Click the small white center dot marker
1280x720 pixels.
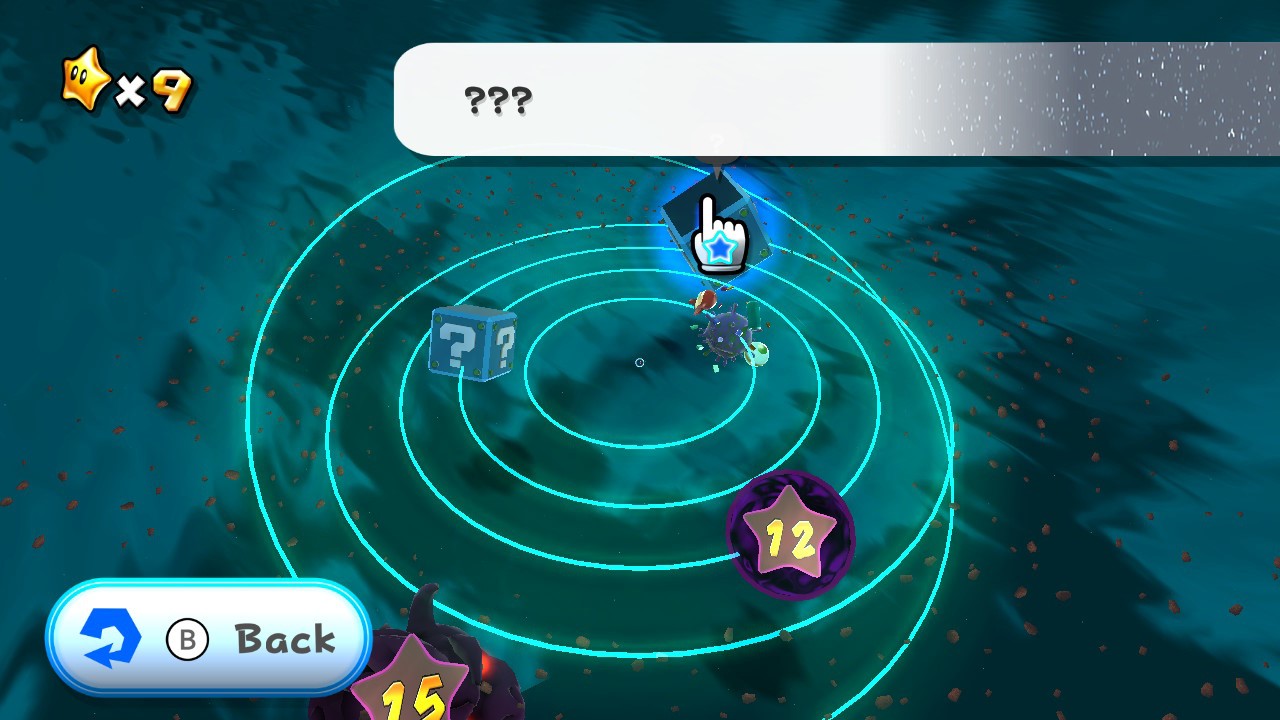point(640,364)
